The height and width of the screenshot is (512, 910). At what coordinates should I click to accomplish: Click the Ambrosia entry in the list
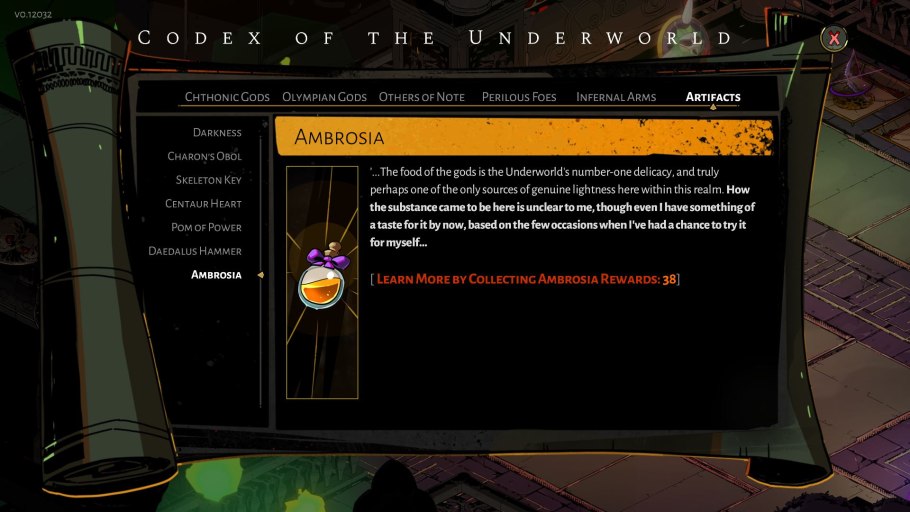(216, 275)
